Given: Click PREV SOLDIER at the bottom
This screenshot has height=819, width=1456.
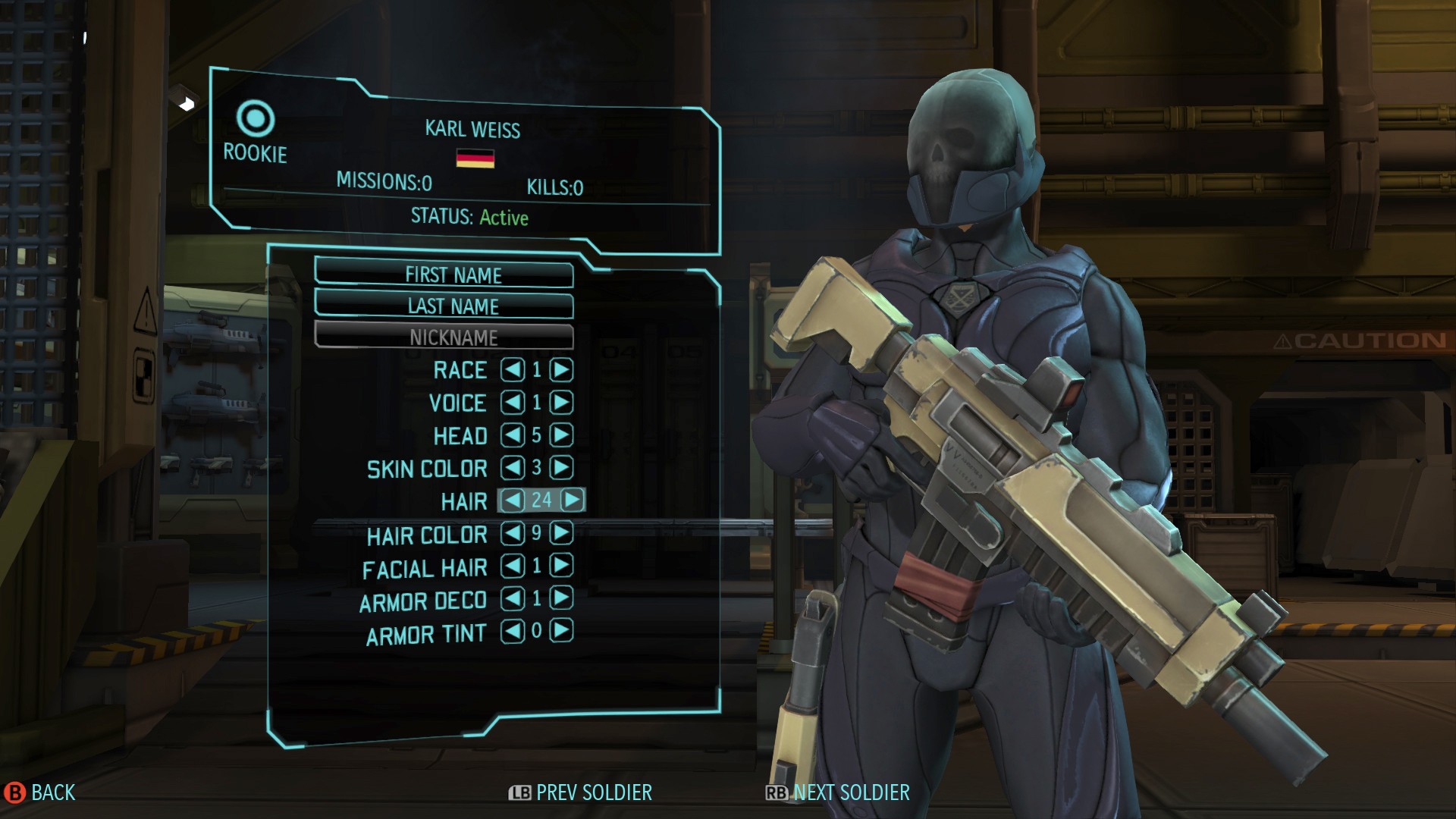Looking at the screenshot, I should point(580,792).
